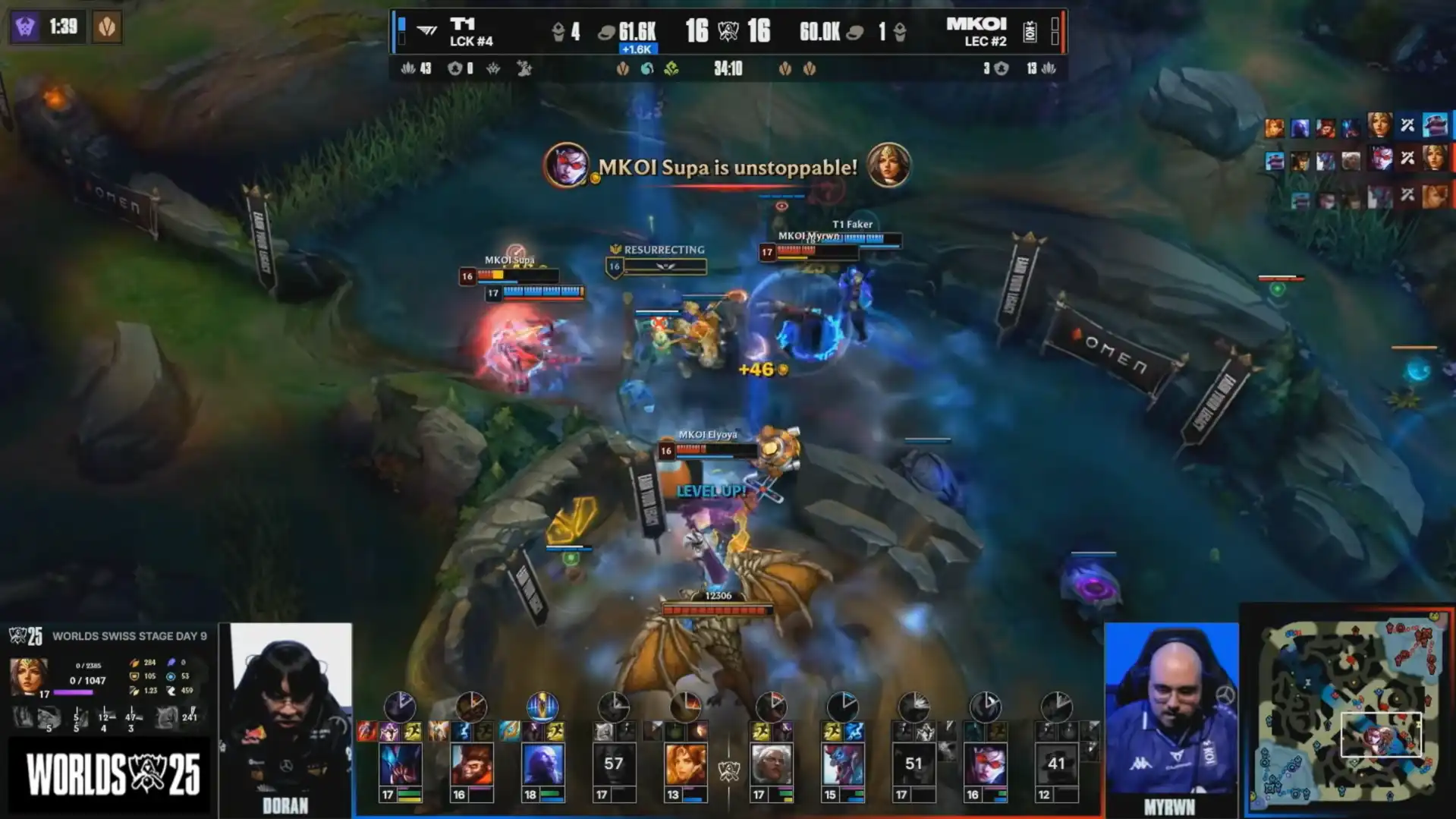Viewport: 1456px width, 819px height.
Task: Click the orange dragon timer icon
Action: (107, 27)
